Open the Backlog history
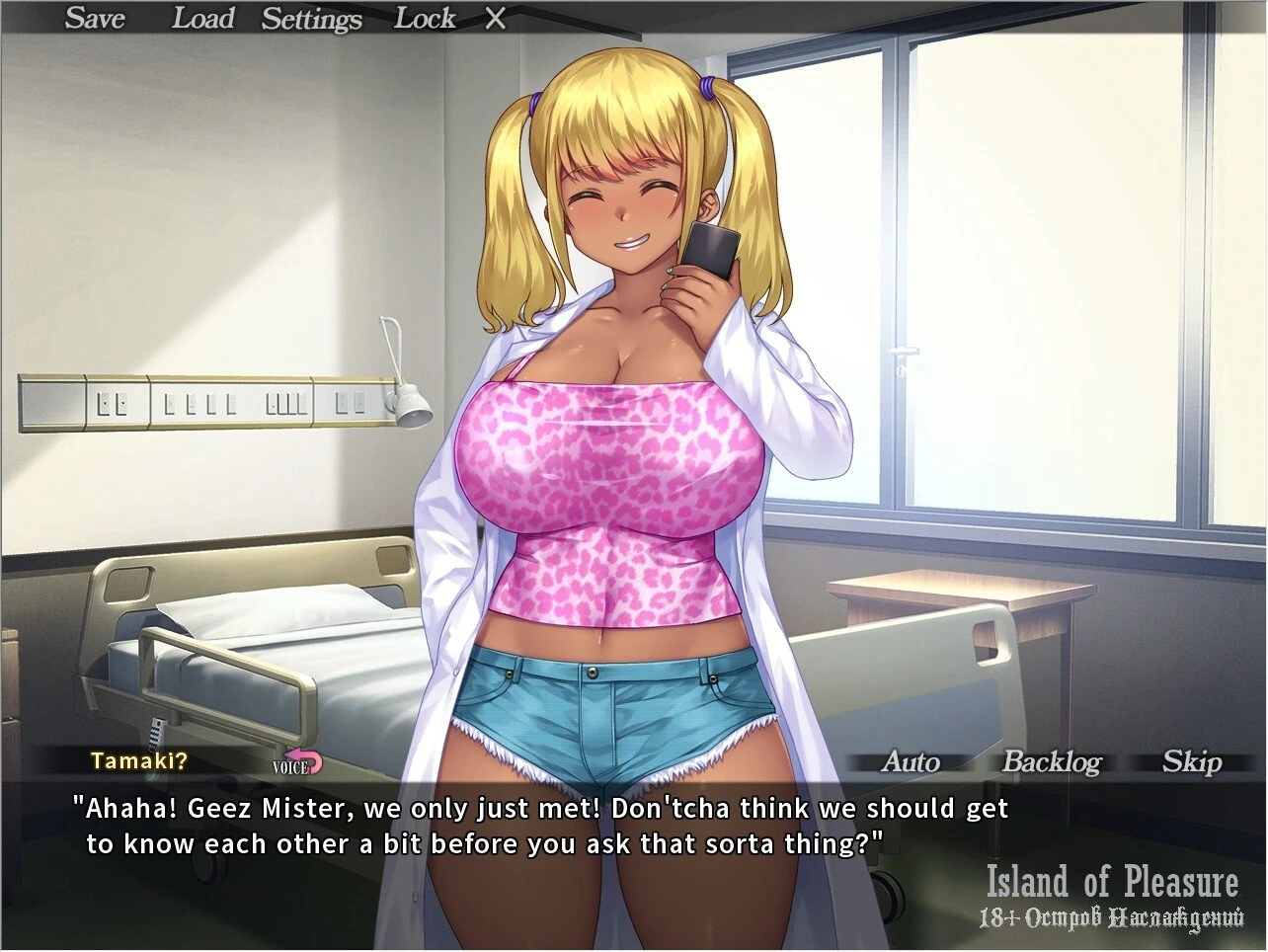 click(1051, 761)
